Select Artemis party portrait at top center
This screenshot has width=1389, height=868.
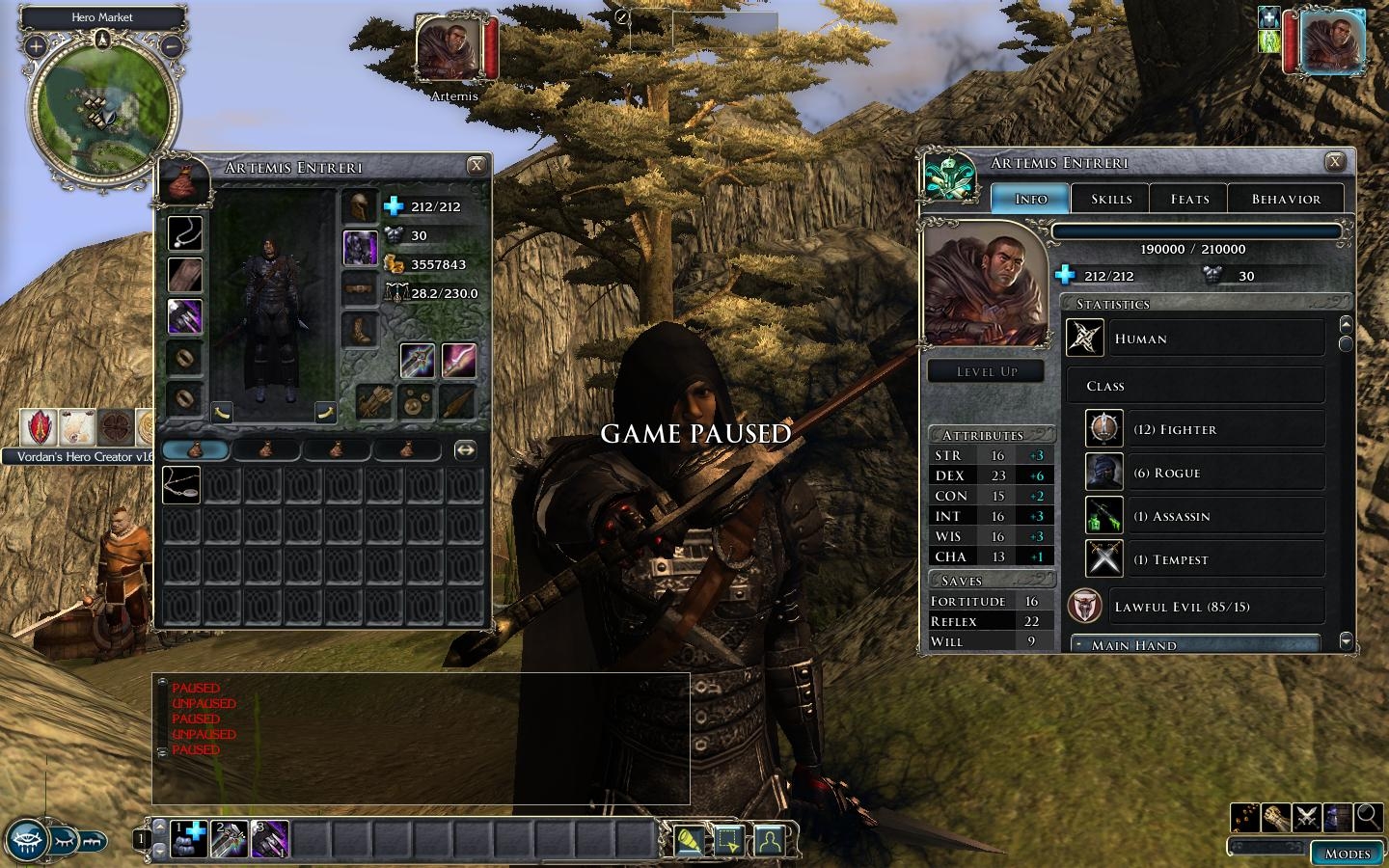449,50
